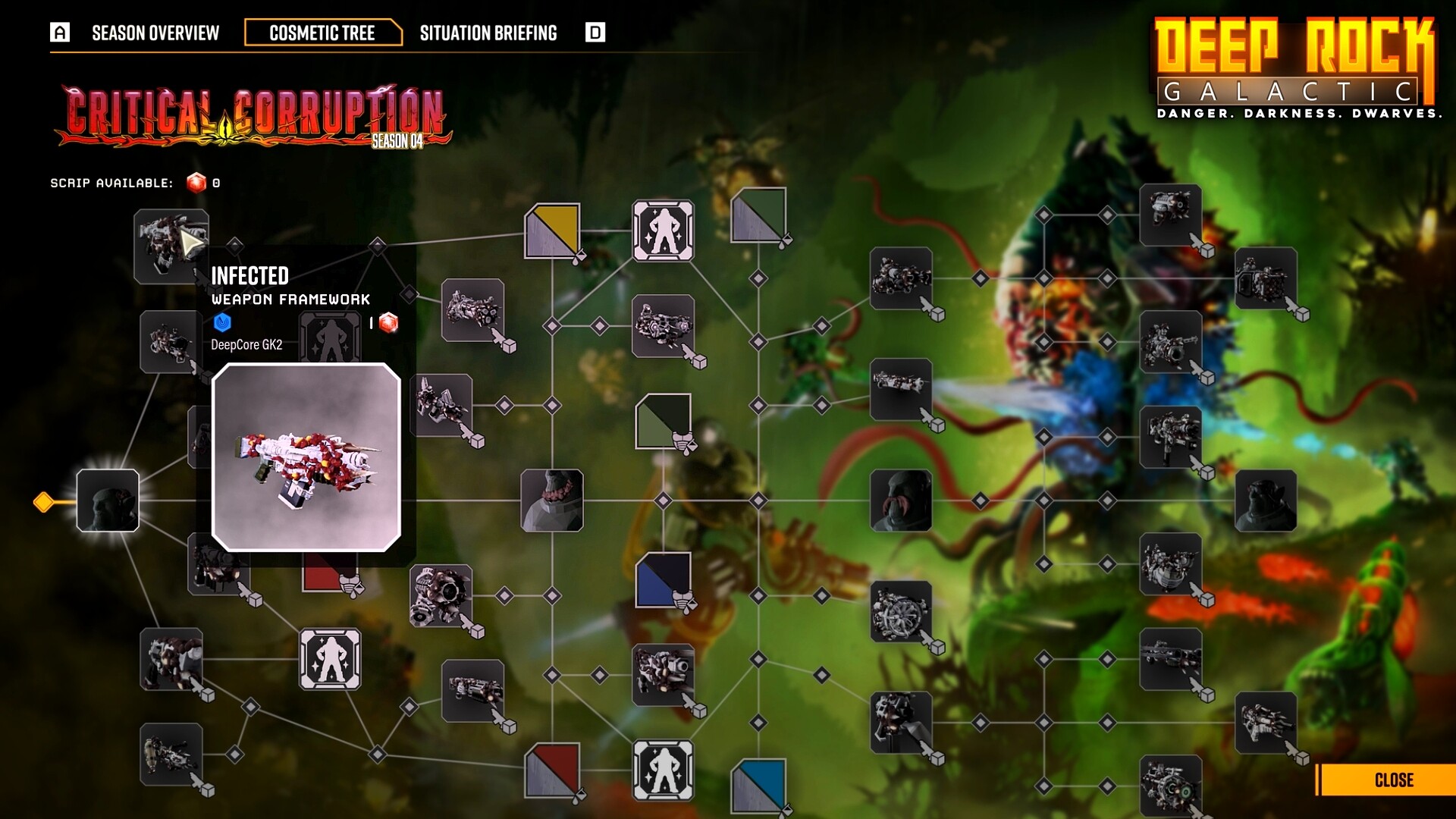Open the Situation Briefing tab
The width and height of the screenshot is (1456, 819).
tap(488, 33)
